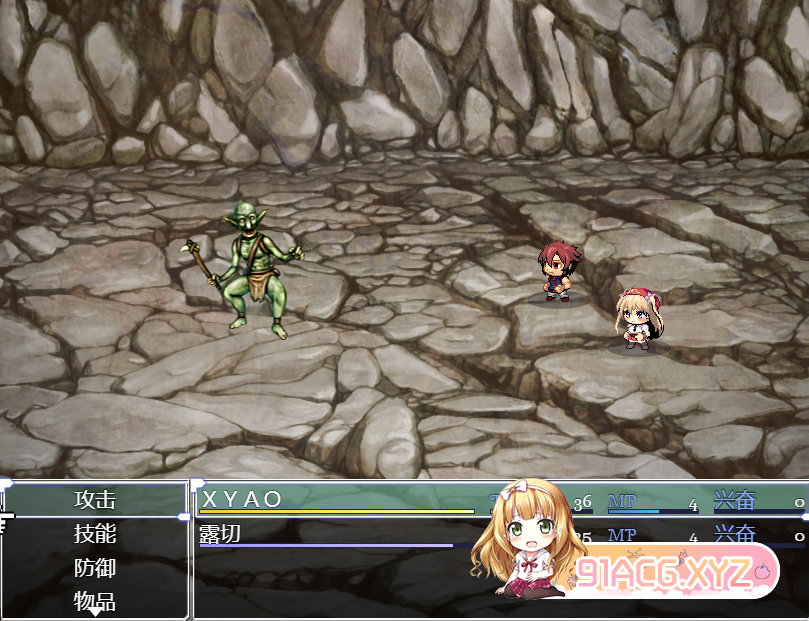Open the 技能 skills command
The width and height of the screenshot is (809, 621).
tap(95, 534)
